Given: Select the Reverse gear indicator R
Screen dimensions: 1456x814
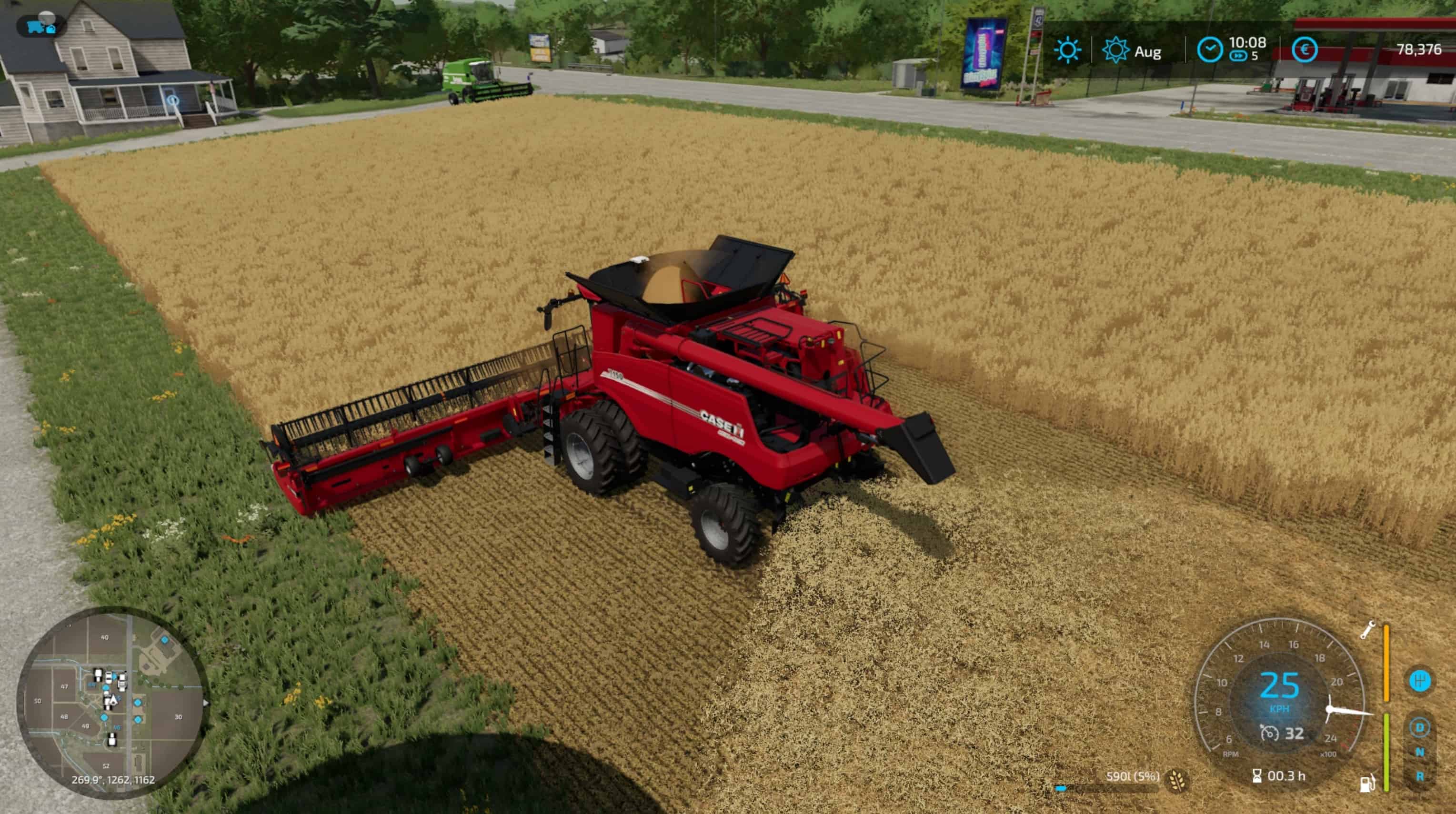Looking at the screenshot, I should point(1419,777).
